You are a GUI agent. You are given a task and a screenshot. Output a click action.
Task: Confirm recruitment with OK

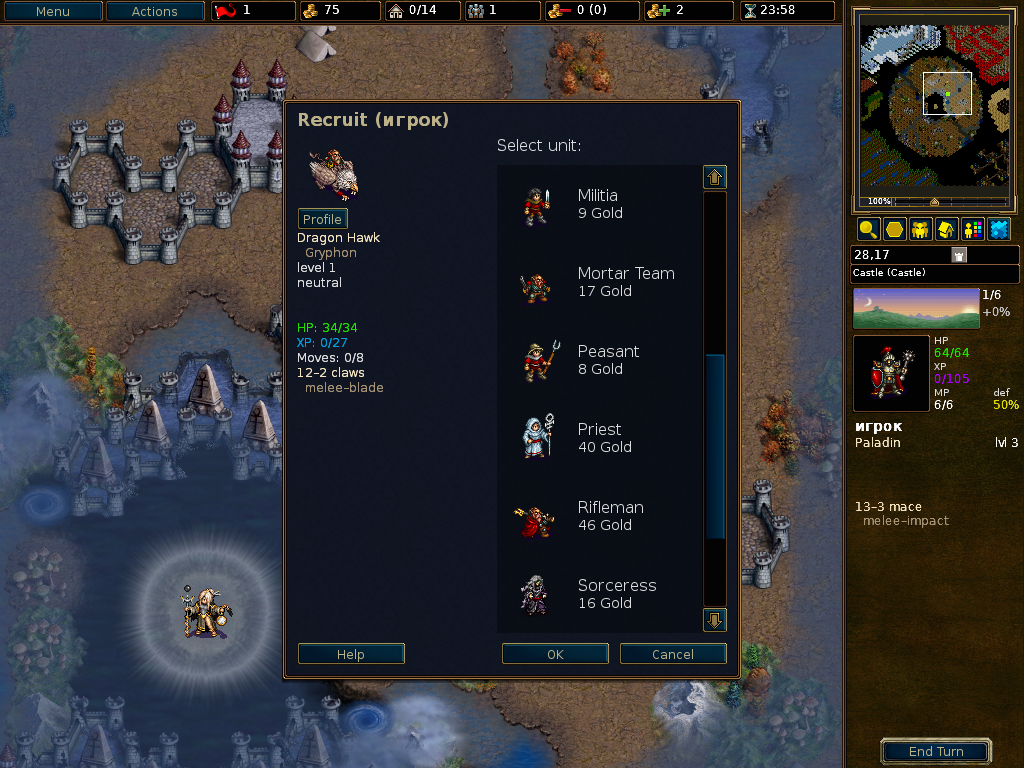click(555, 654)
